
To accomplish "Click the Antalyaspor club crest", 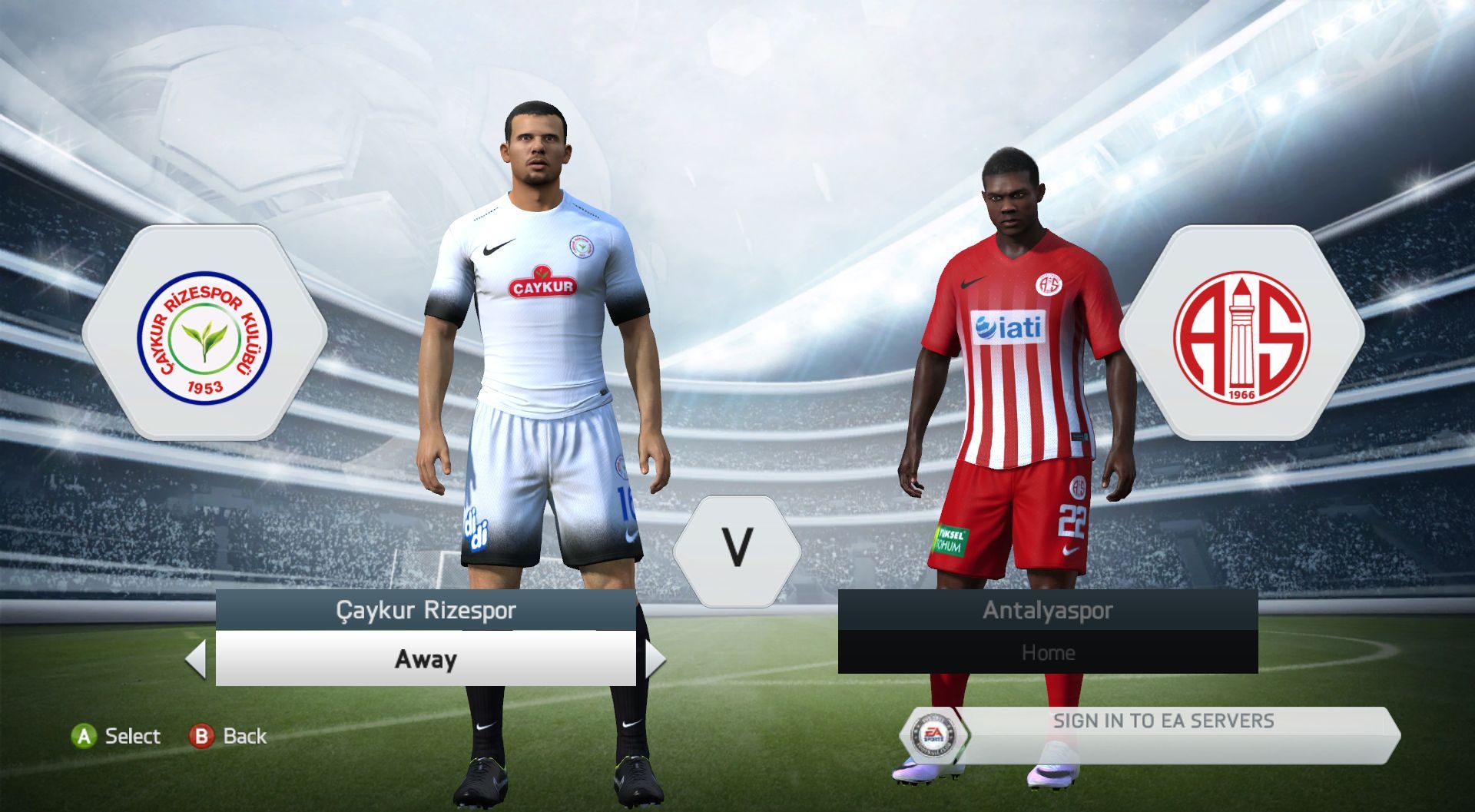I will point(1241,334).
